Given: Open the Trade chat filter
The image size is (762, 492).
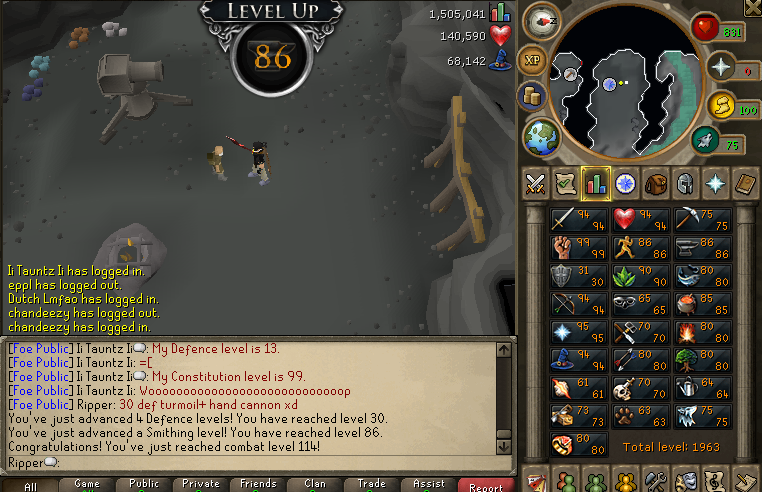Looking at the screenshot, I should tap(372, 484).
